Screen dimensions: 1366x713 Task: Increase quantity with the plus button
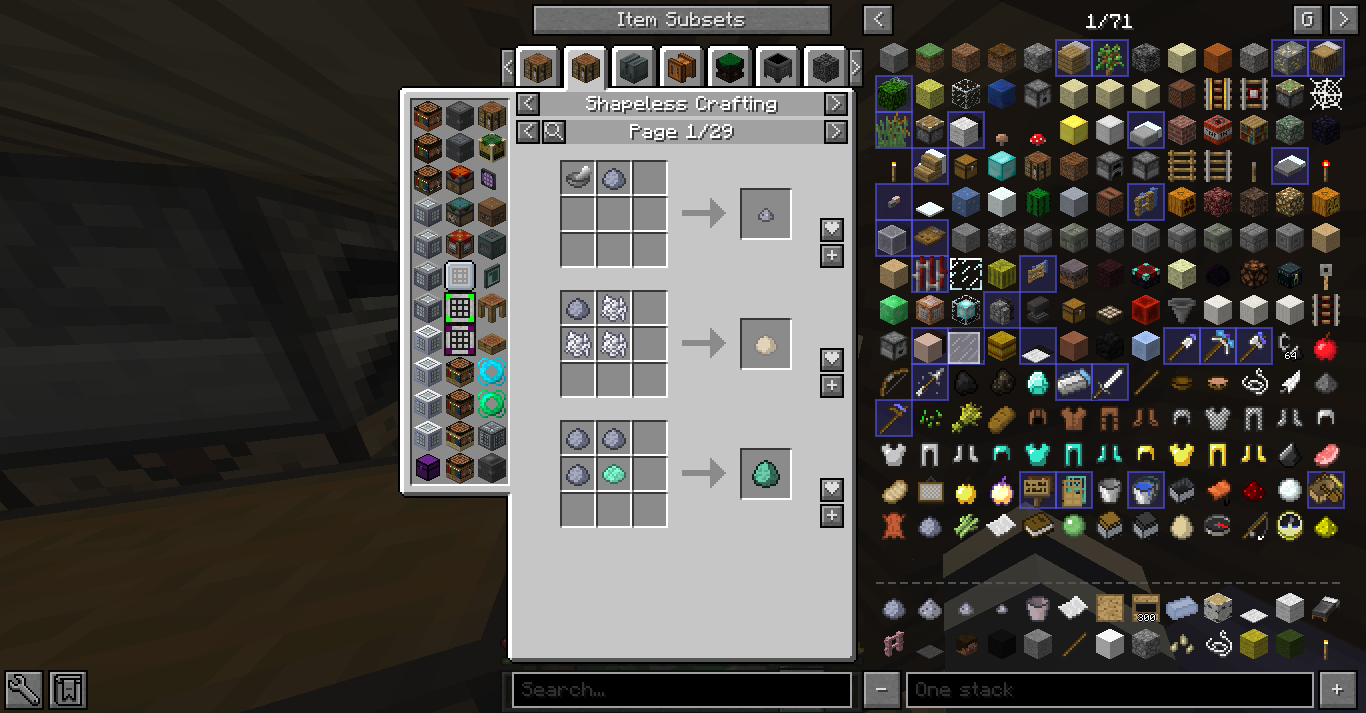(x=1337, y=689)
